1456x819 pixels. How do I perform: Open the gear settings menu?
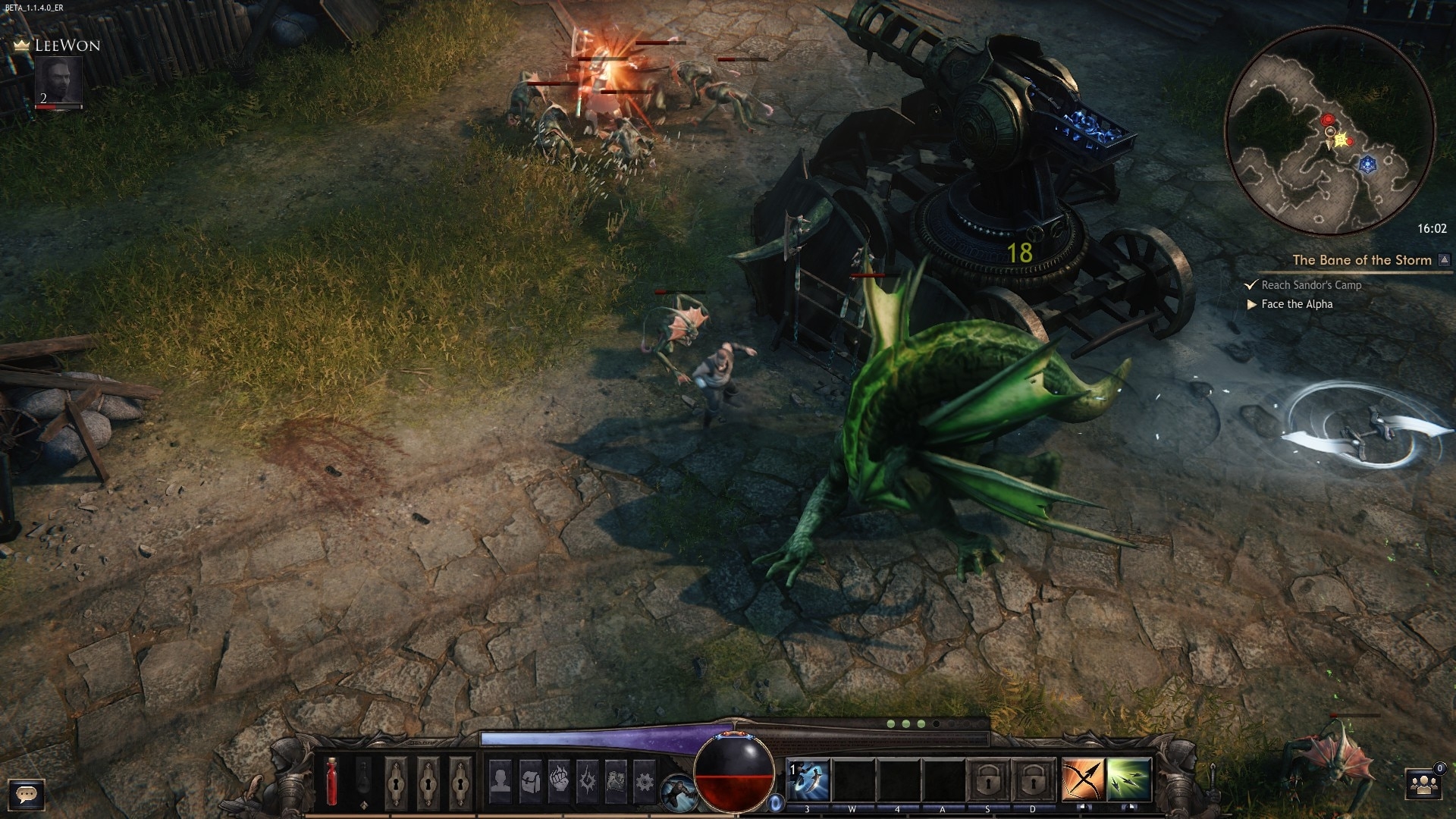(644, 779)
